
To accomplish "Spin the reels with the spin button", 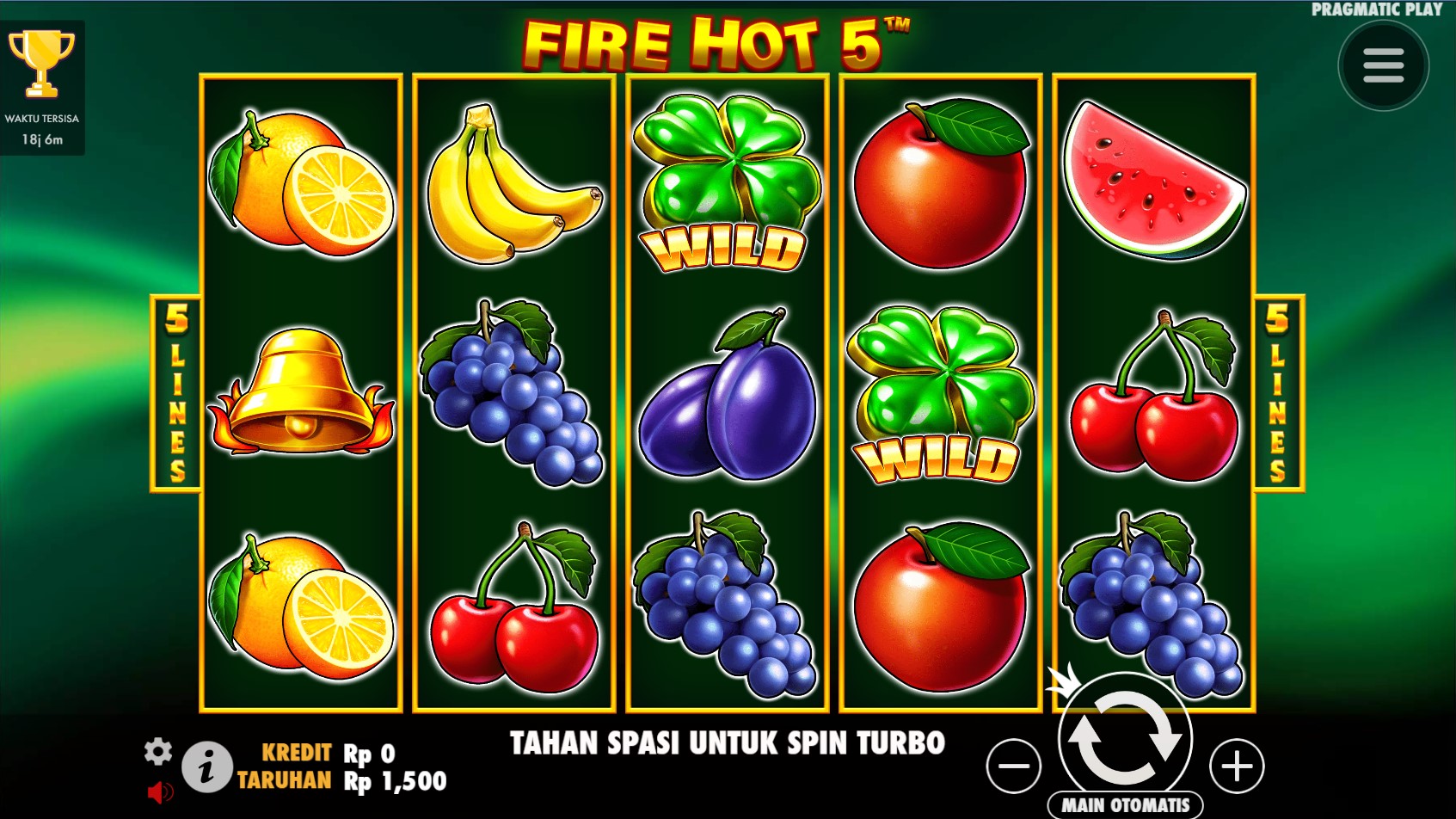I will point(1125,737).
